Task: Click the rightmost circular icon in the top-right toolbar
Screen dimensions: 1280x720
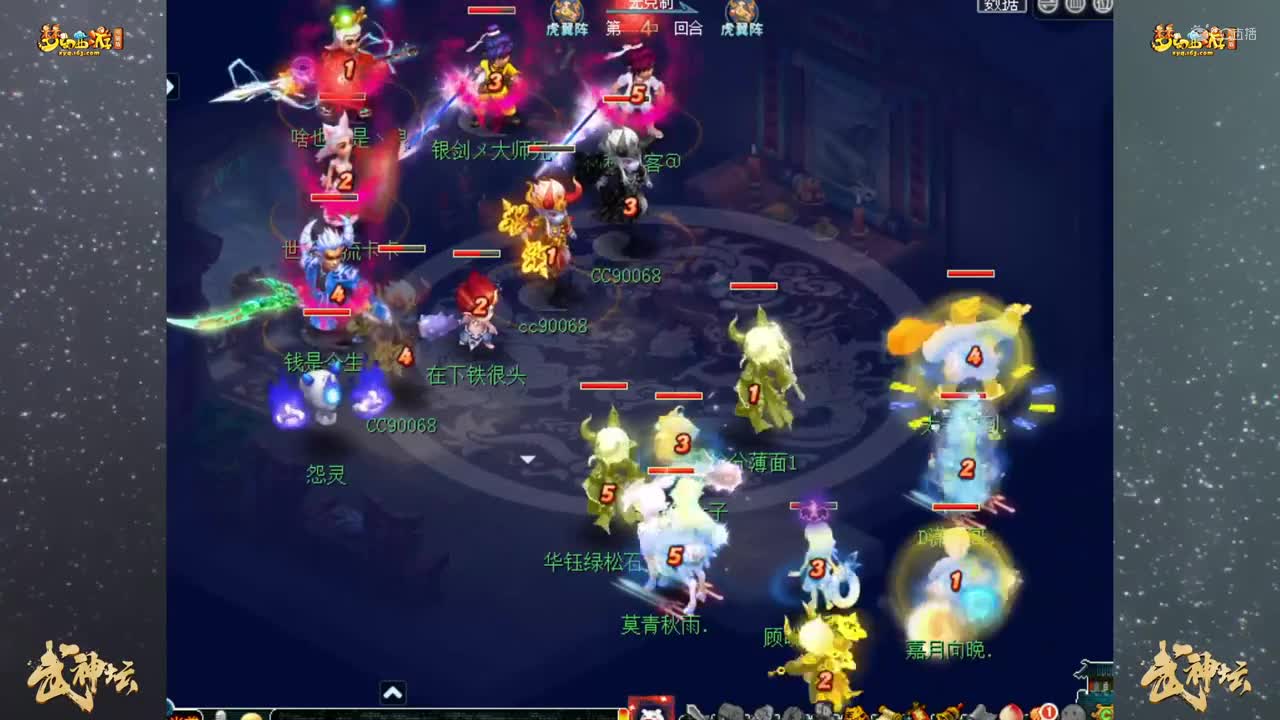Action: 1102,6
